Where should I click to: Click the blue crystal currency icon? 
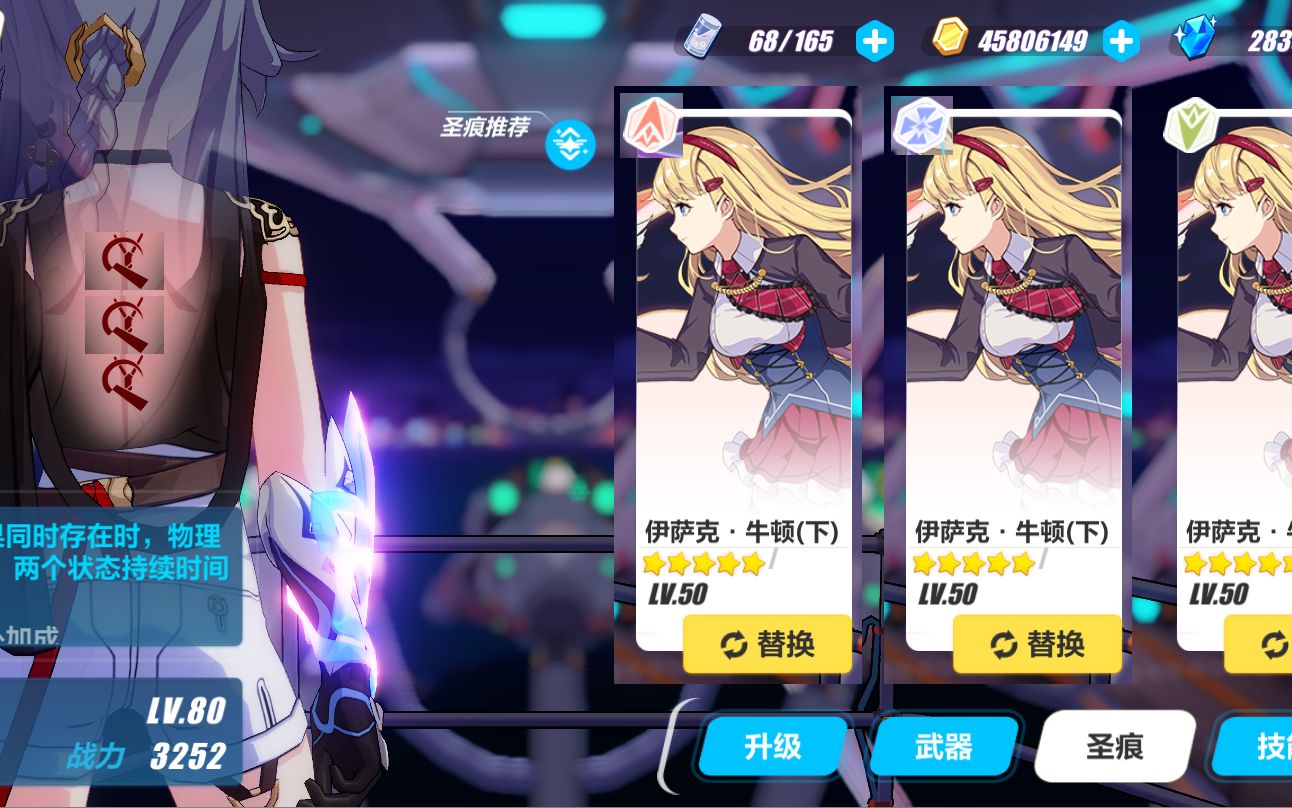pos(1194,39)
